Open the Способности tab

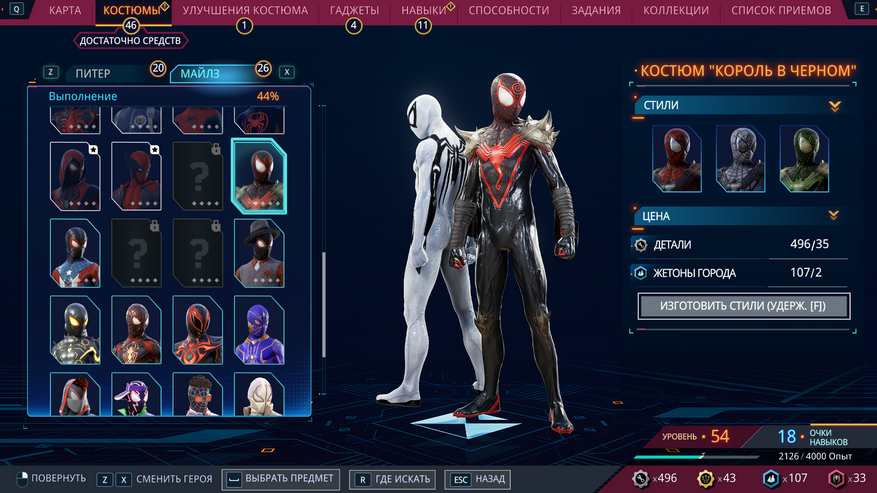click(508, 11)
